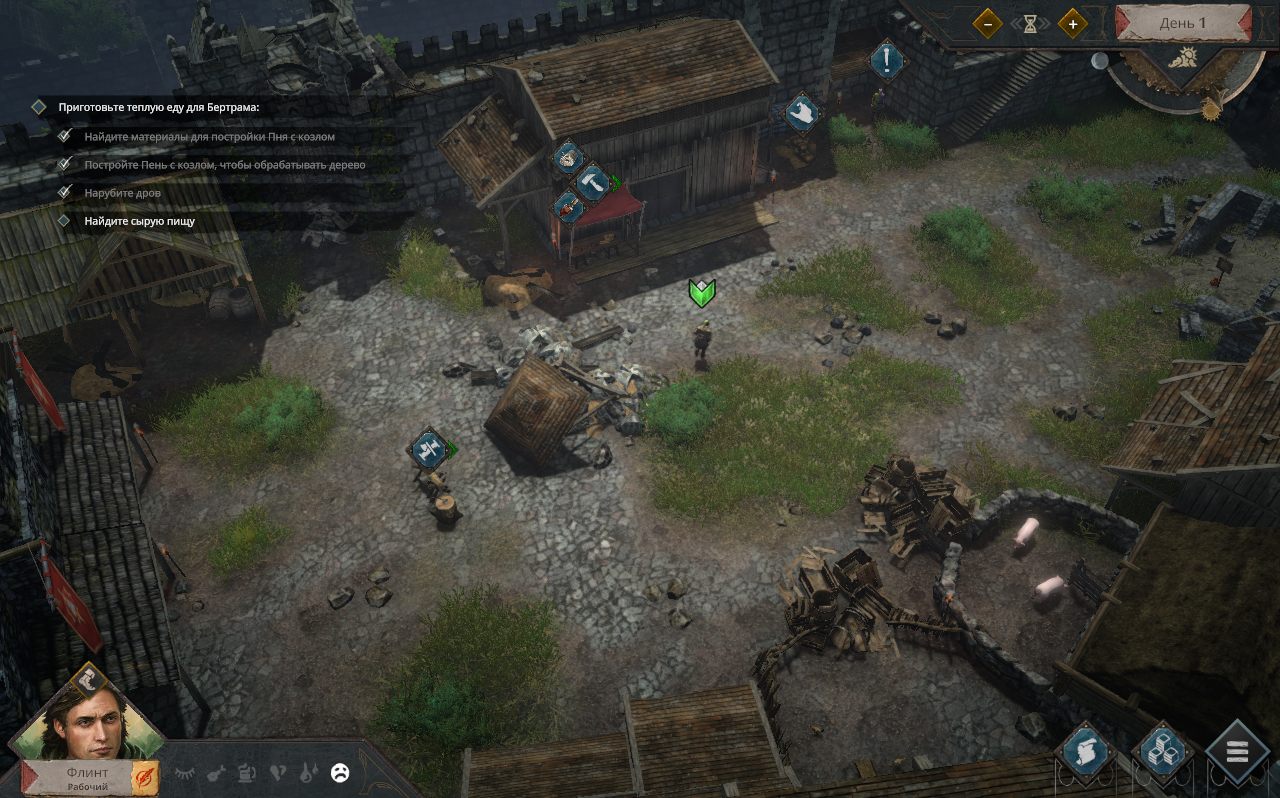The image size is (1280, 798).
Task: Select the crossed tools marker over the stump
Action: 430,449
